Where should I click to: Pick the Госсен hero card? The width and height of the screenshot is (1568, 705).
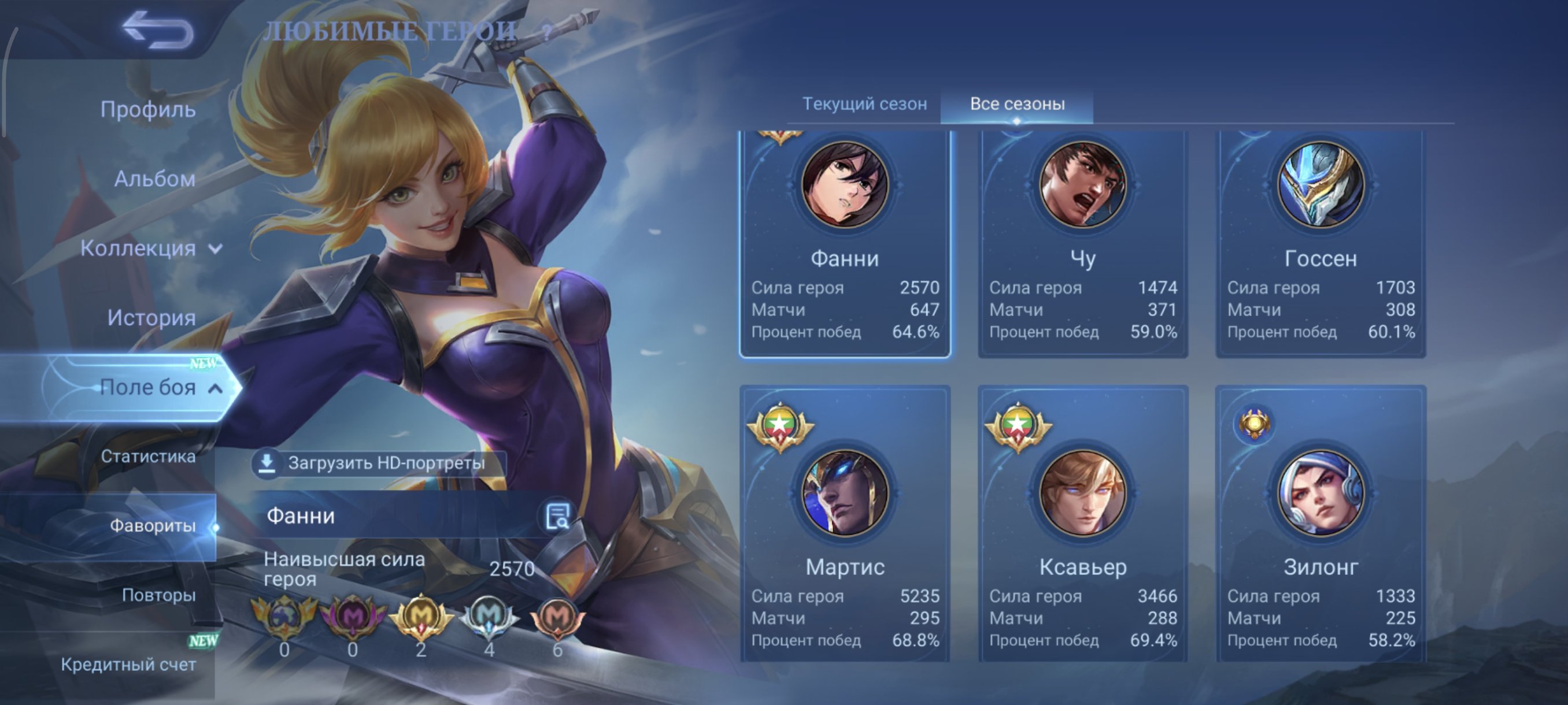[x=1321, y=243]
